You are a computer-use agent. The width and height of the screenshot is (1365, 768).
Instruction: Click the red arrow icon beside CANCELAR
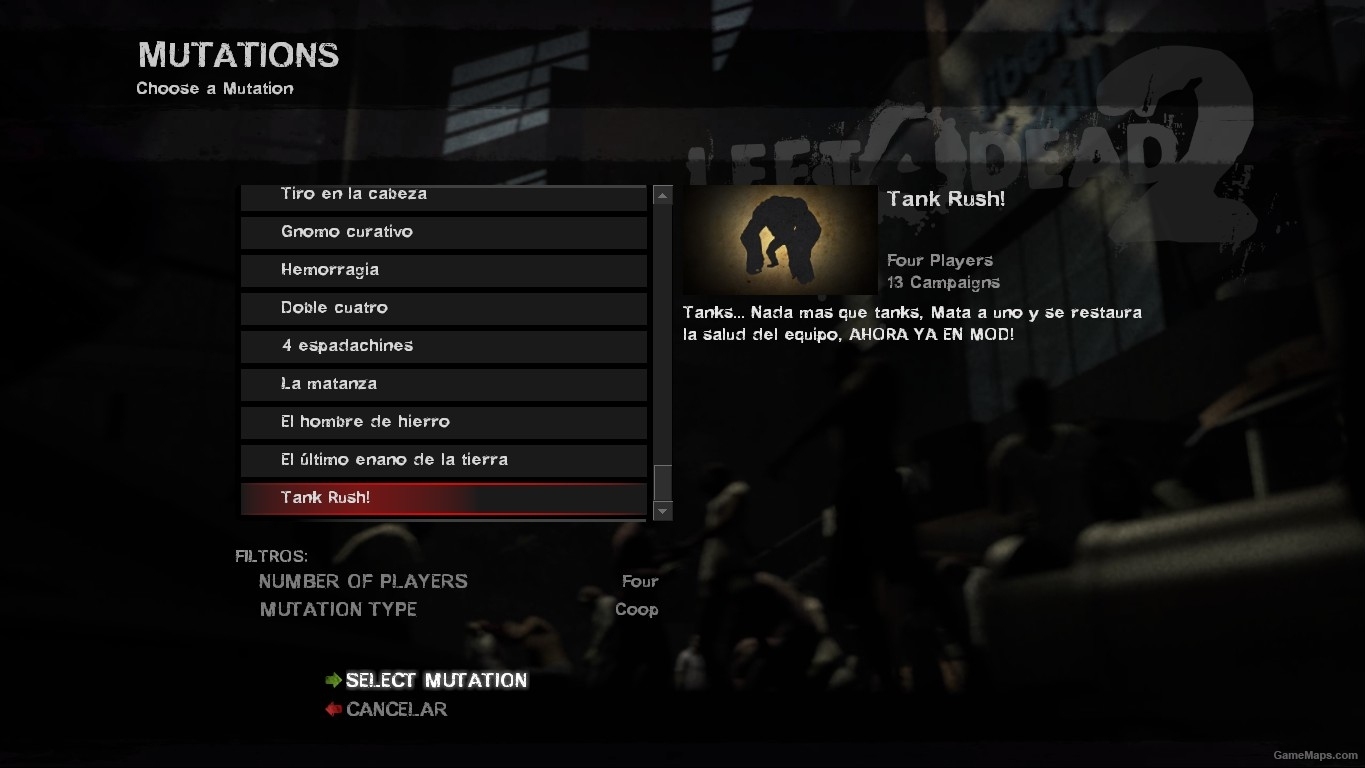[x=333, y=709]
